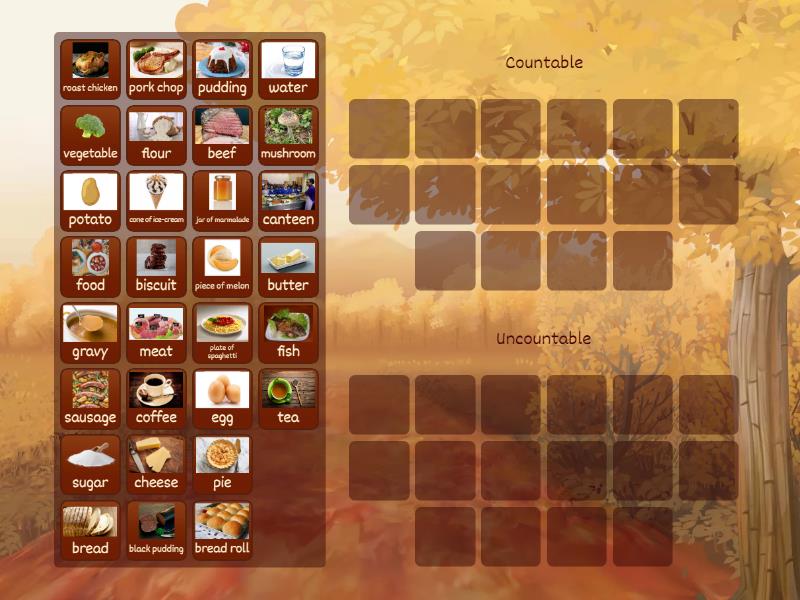Click the mushroom tile
800x600 pixels.
[x=288, y=135]
